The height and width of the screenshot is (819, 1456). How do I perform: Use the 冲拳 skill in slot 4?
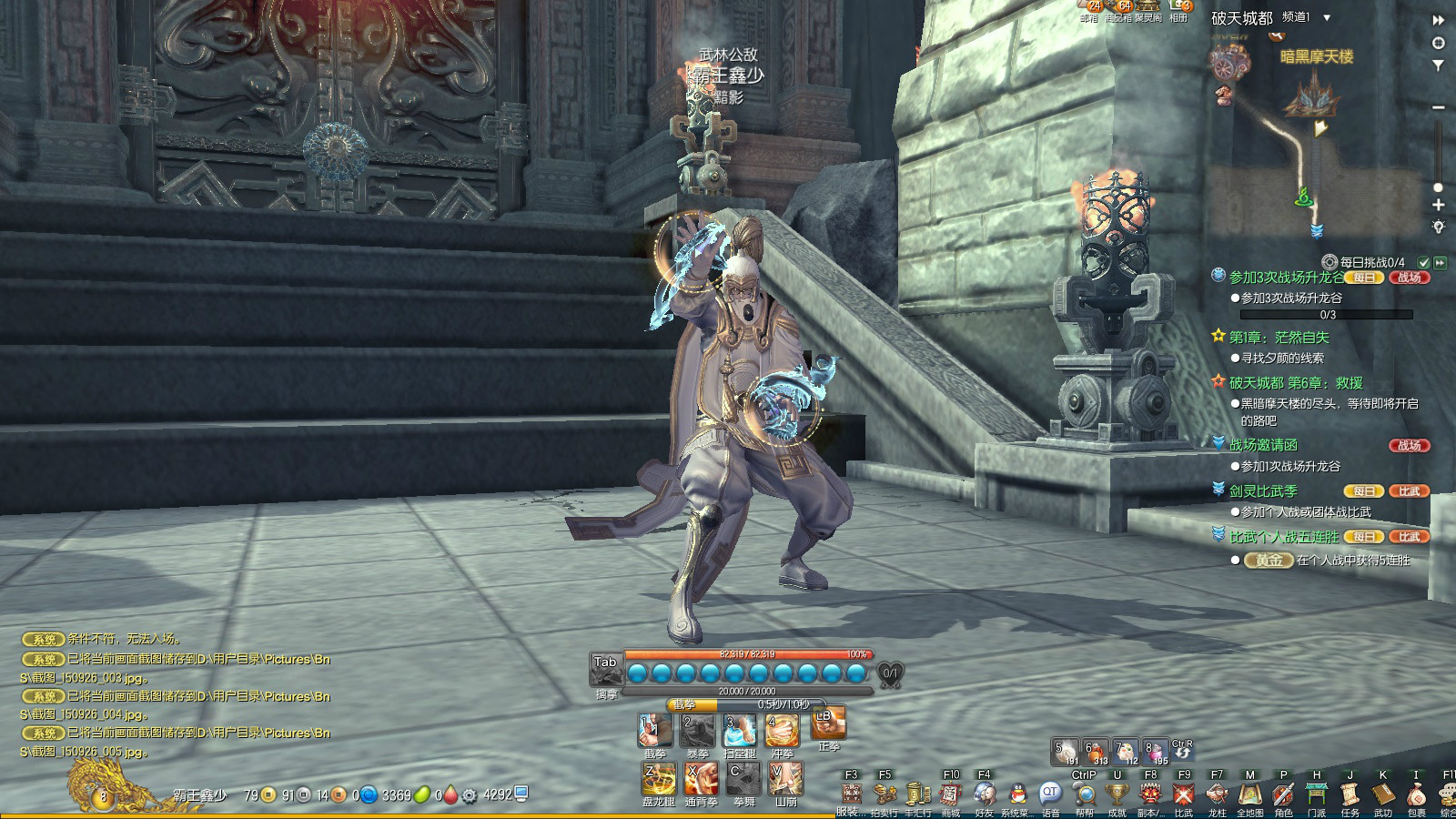coord(782,731)
